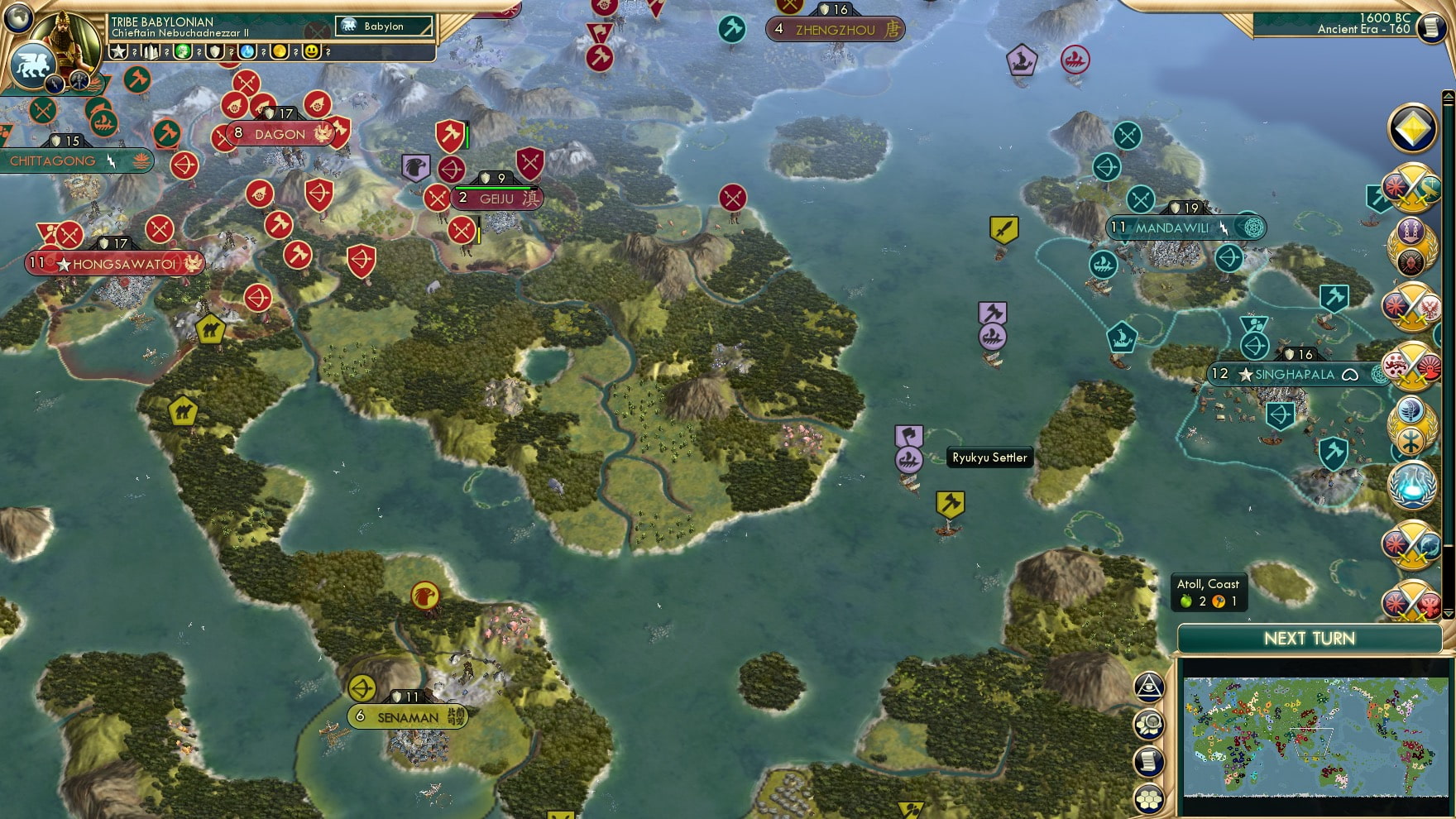Image resolution: width=1456 pixels, height=819 pixels.
Task: Click the blue science indicator
Action: tap(247, 51)
